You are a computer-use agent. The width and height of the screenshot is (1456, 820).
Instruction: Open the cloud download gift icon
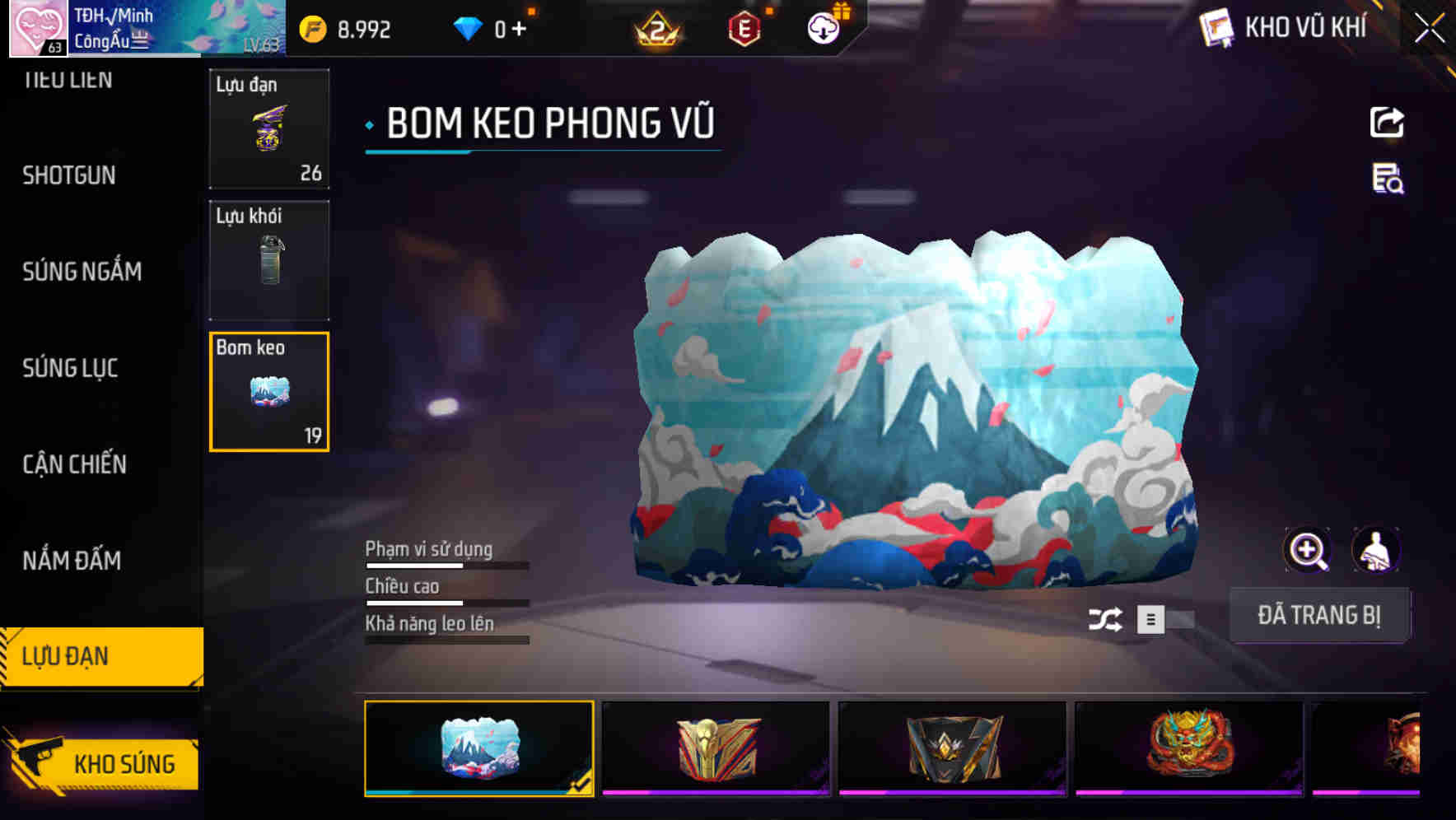pyautogui.click(x=822, y=26)
